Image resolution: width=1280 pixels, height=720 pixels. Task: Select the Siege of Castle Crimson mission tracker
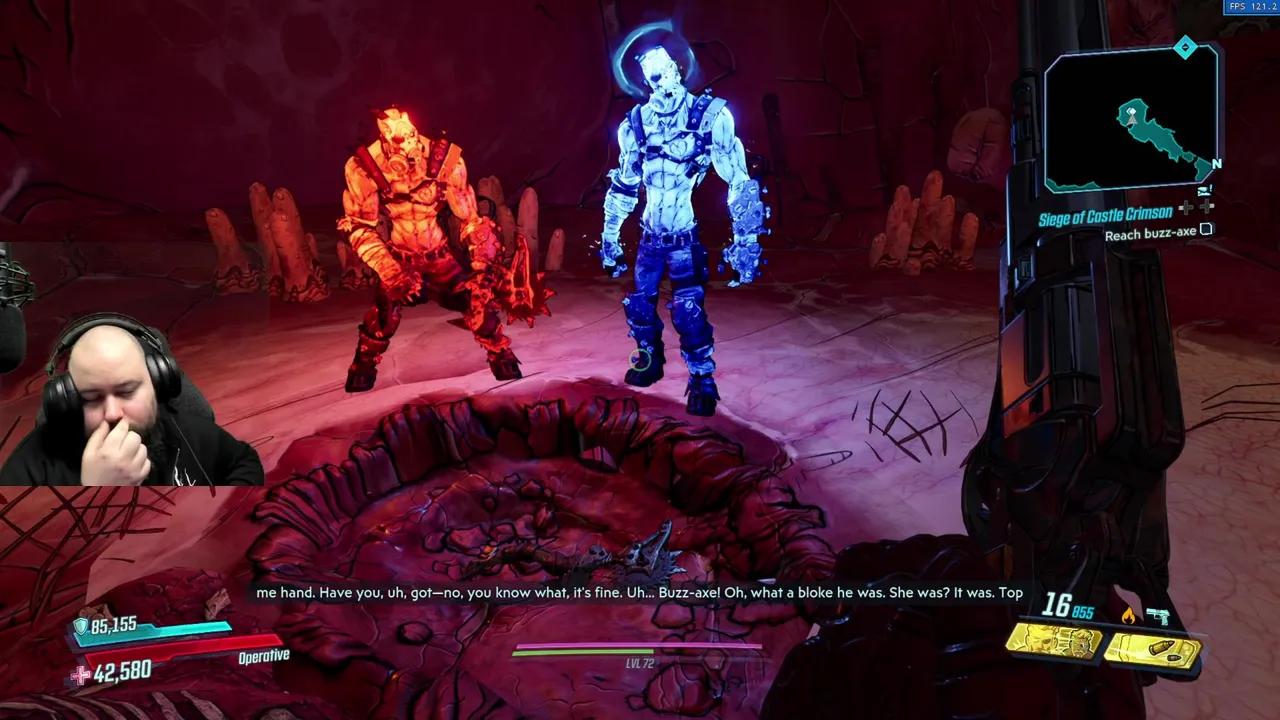pos(1104,214)
